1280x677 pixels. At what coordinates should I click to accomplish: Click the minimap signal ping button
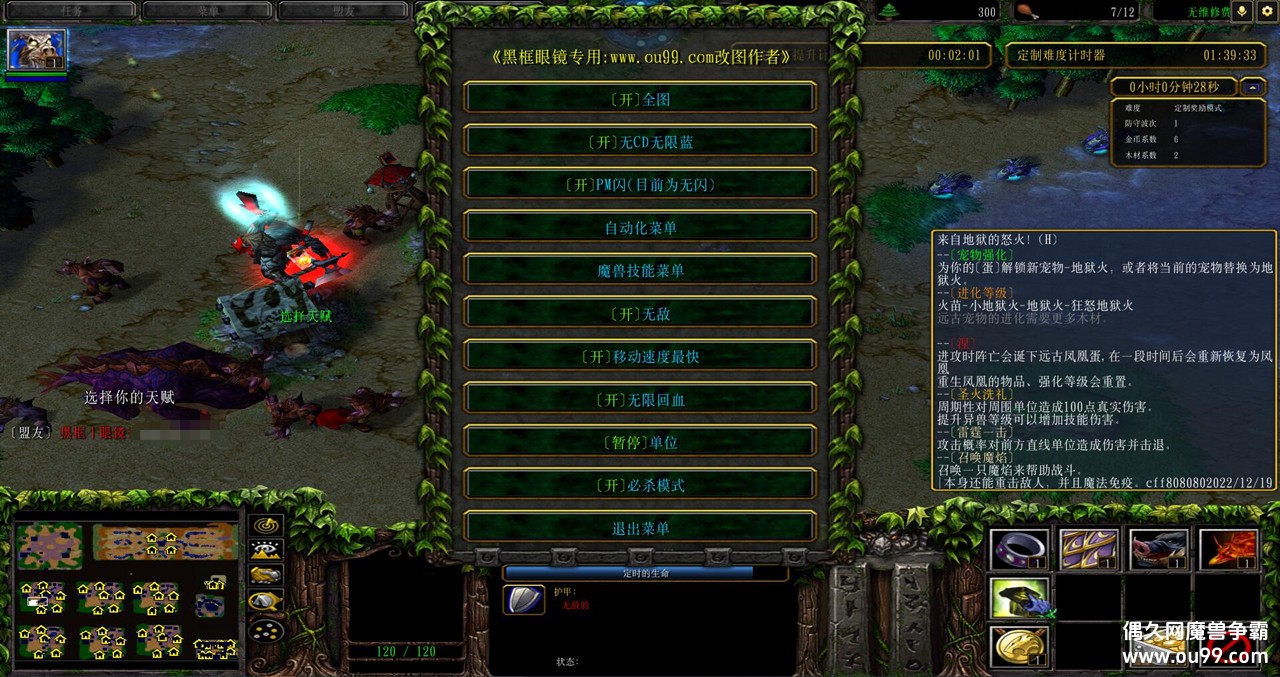pos(266,525)
